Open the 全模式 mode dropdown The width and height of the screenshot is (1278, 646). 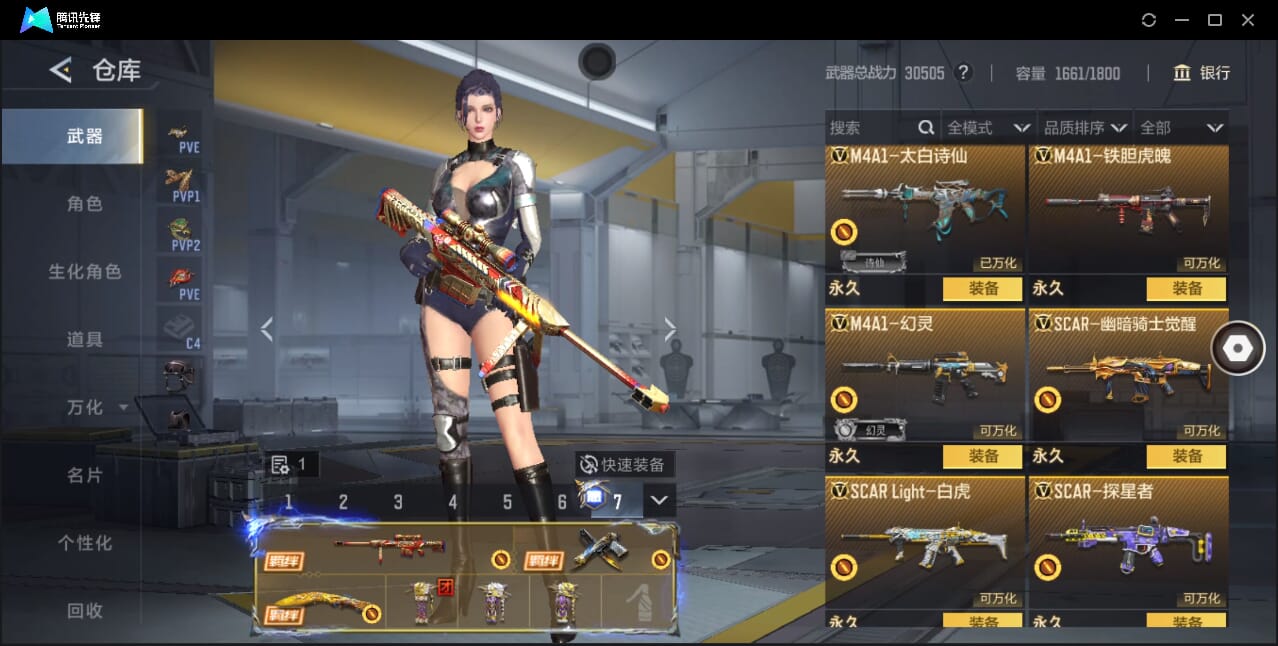tap(988, 128)
